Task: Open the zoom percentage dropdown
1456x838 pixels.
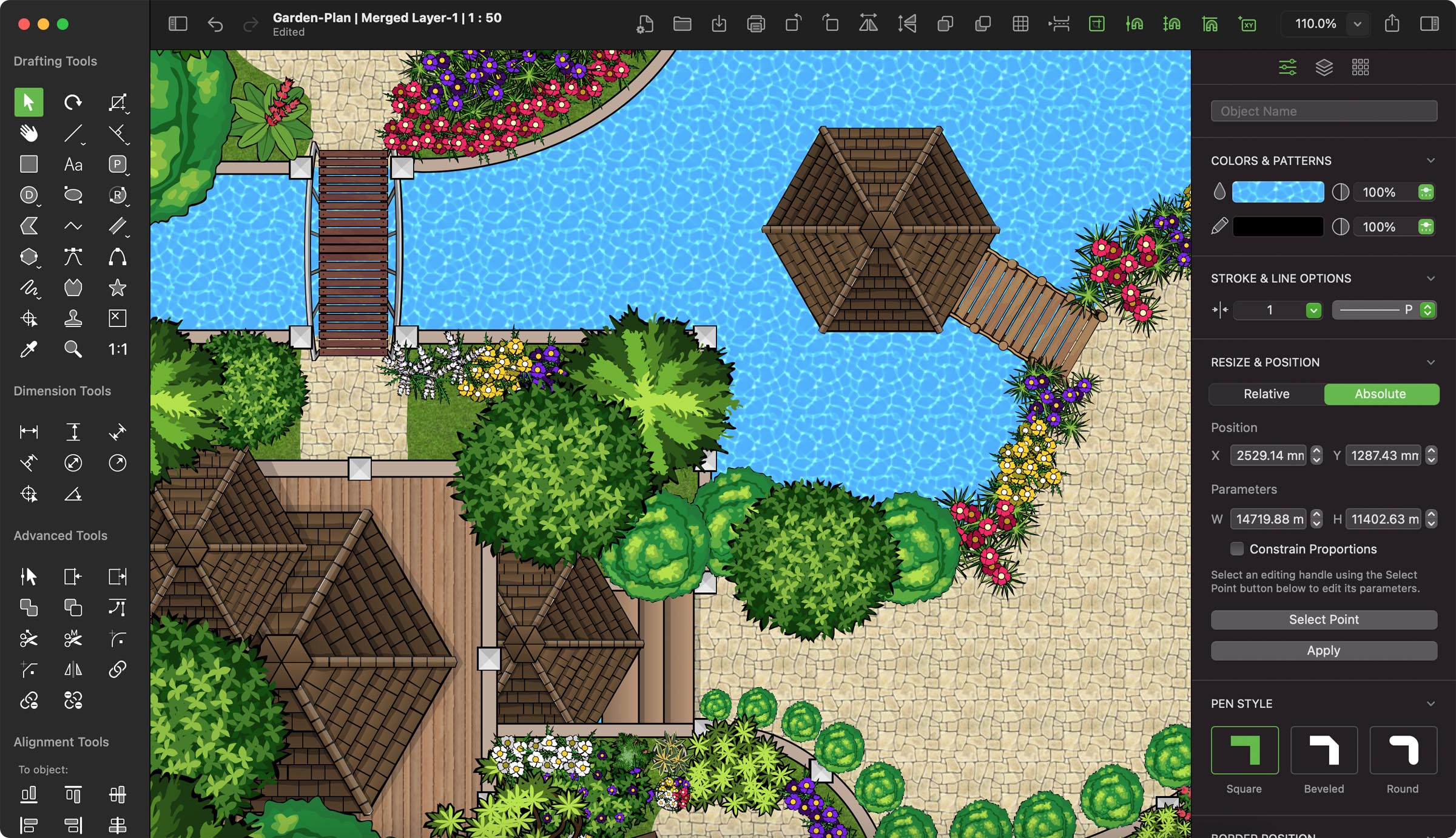Action: (x=1358, y=24)
